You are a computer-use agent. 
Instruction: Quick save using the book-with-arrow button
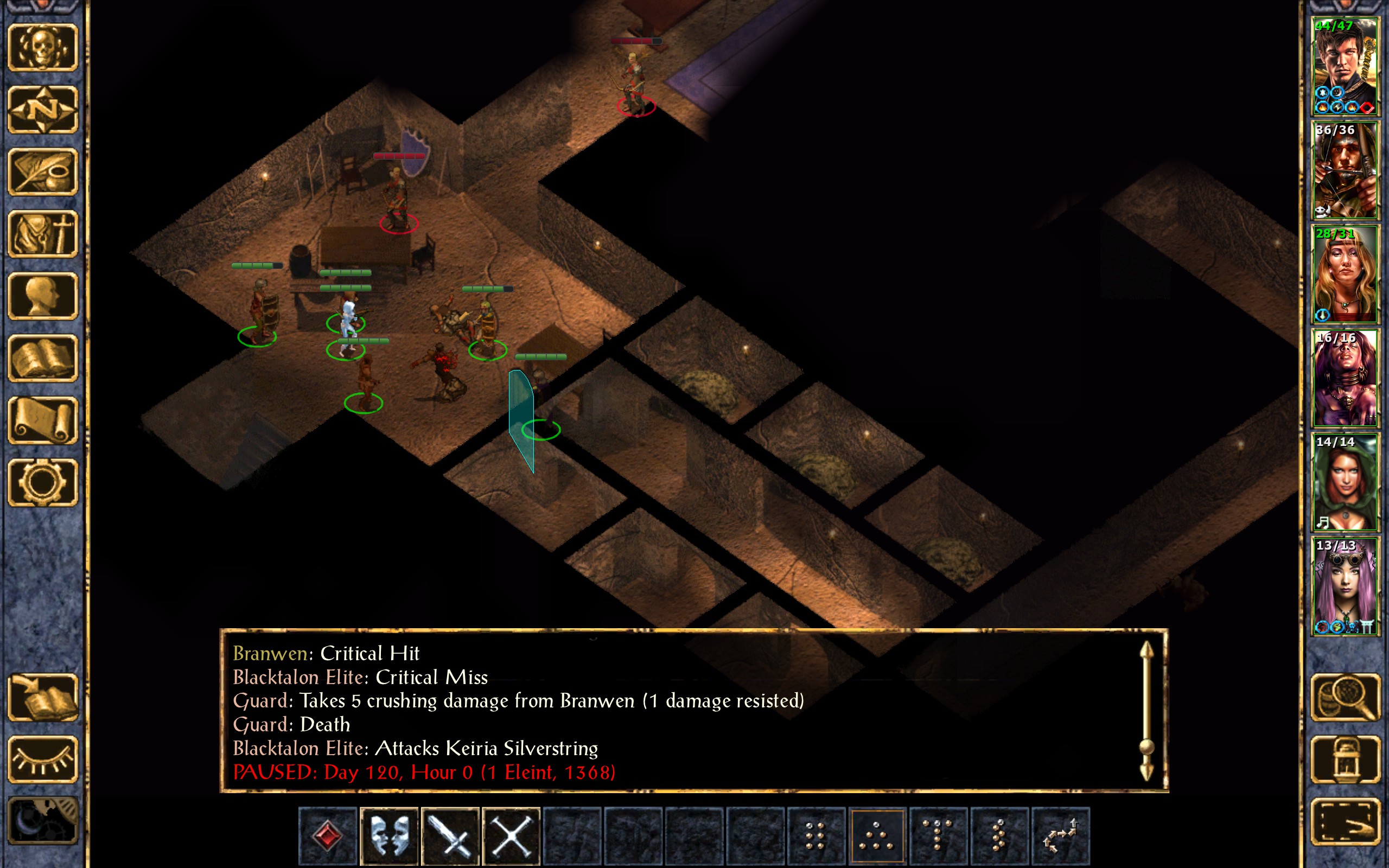43,698
